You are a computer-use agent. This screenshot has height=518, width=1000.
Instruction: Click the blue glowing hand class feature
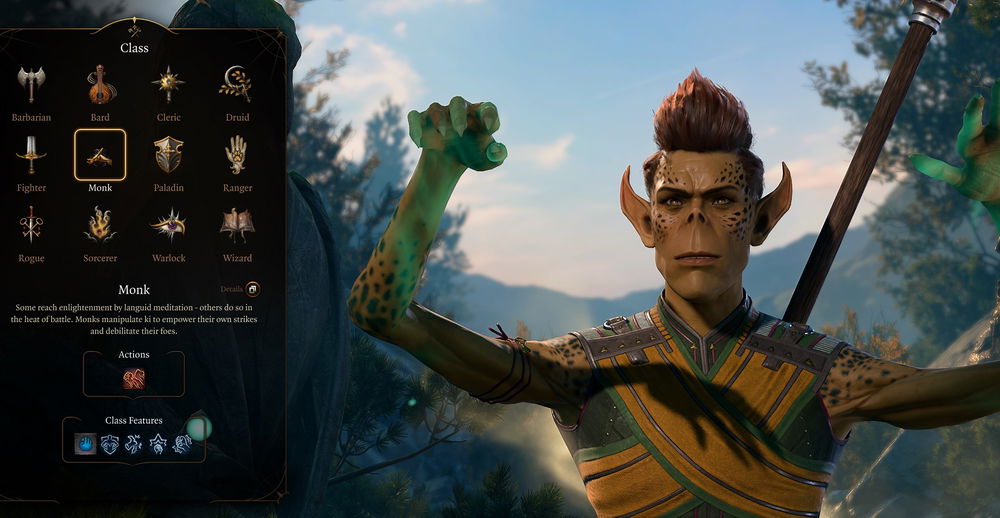click(86, 444)
